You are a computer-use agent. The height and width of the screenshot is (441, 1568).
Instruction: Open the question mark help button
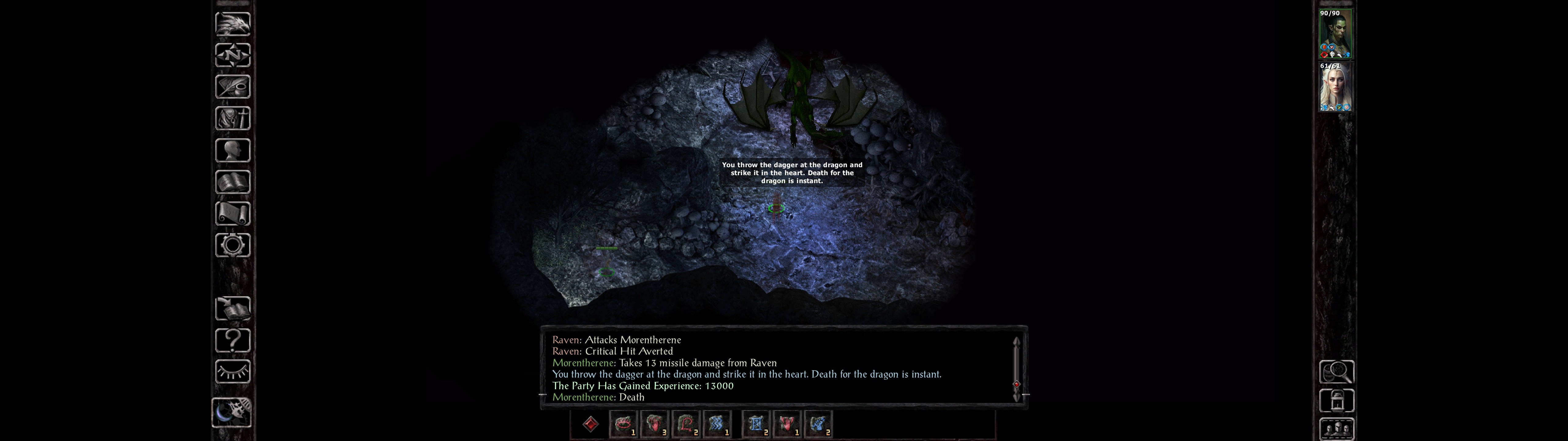[x=232, y=340]
